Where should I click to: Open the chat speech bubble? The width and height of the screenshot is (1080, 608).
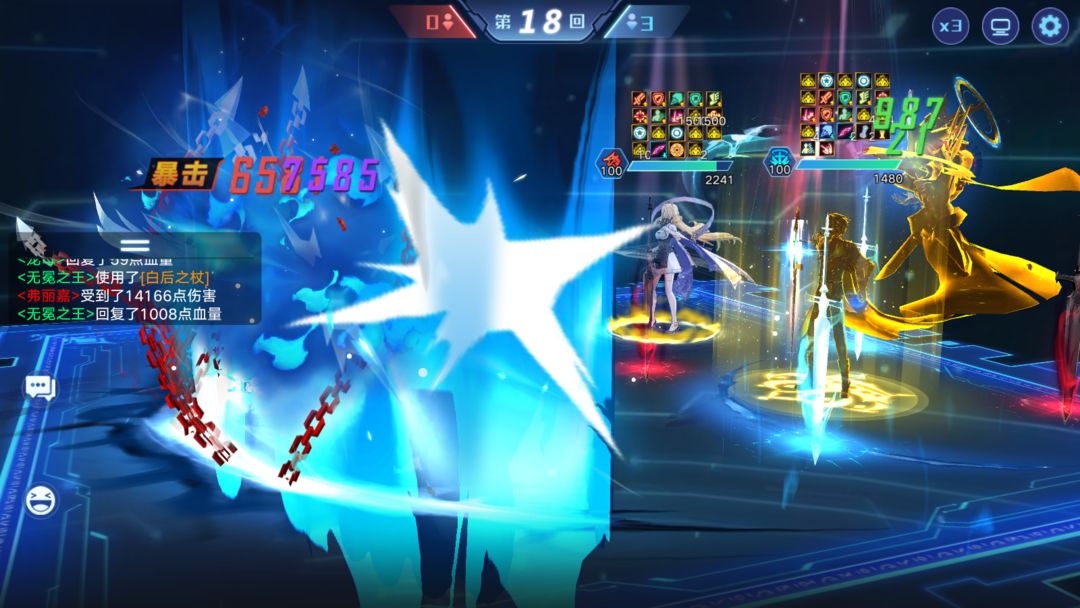click(40, 387)
